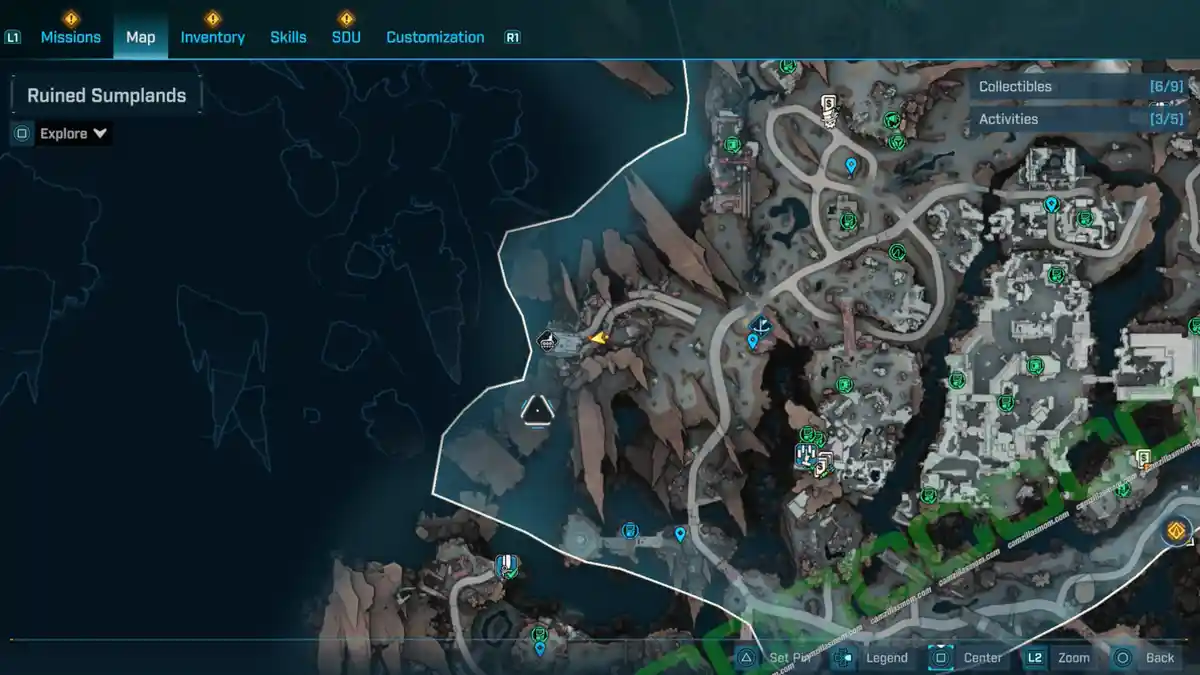
Task: Open the Inventory tab
Action: tap(212, 37)
